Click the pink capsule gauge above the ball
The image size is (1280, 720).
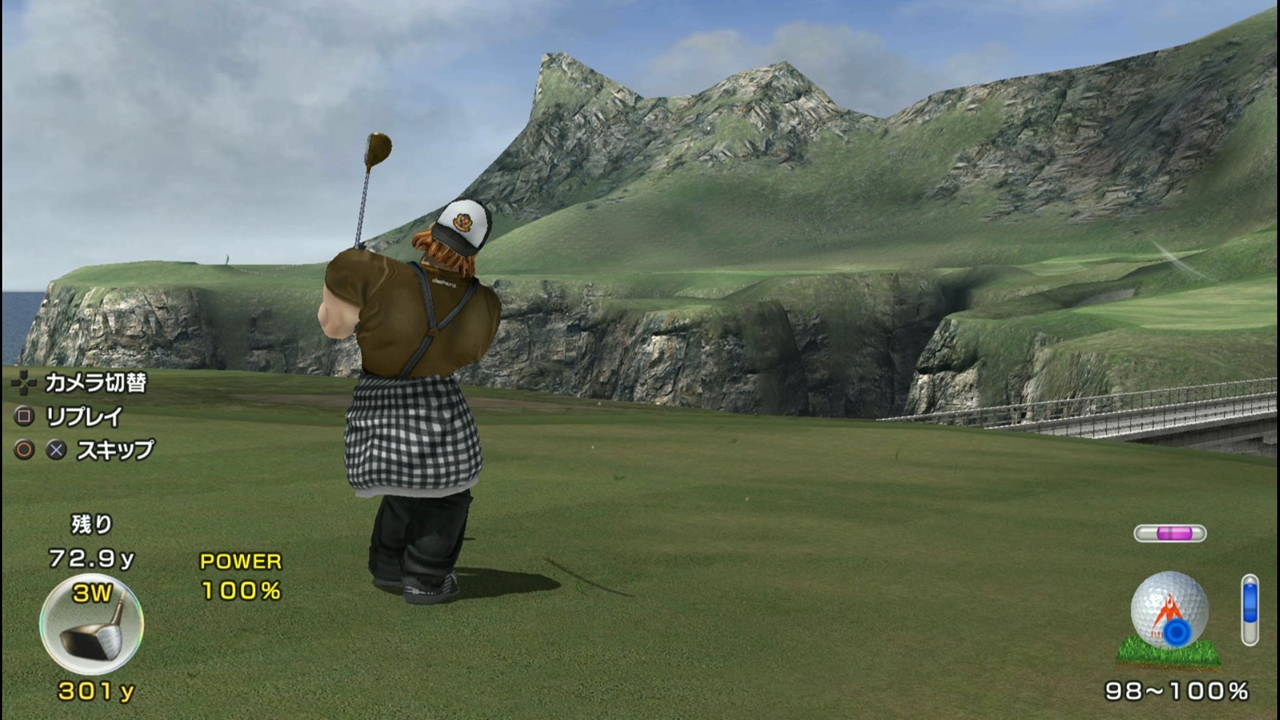point(1169,533)
